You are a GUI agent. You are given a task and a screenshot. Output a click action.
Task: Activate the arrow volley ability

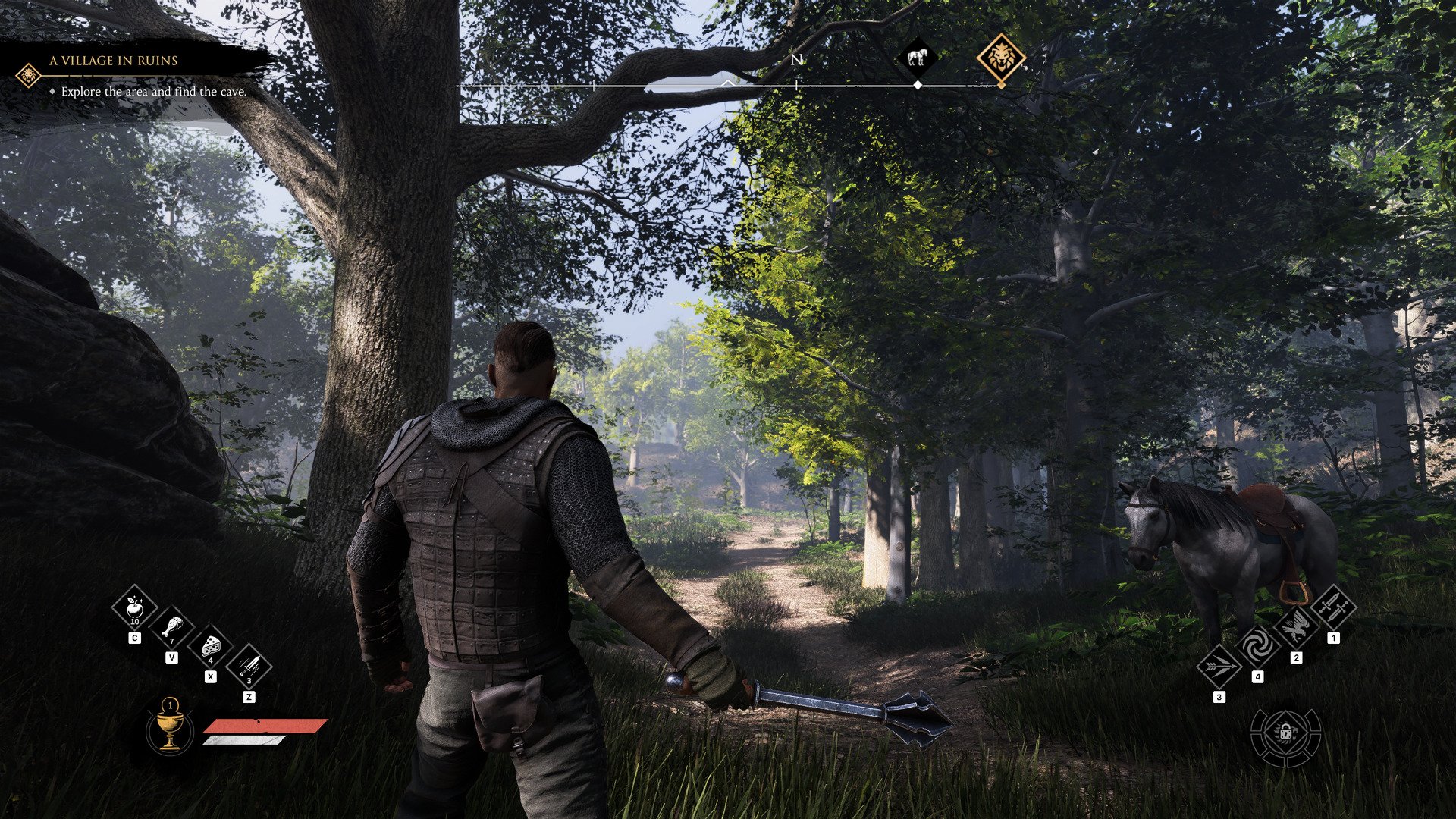coord(1219,667)
